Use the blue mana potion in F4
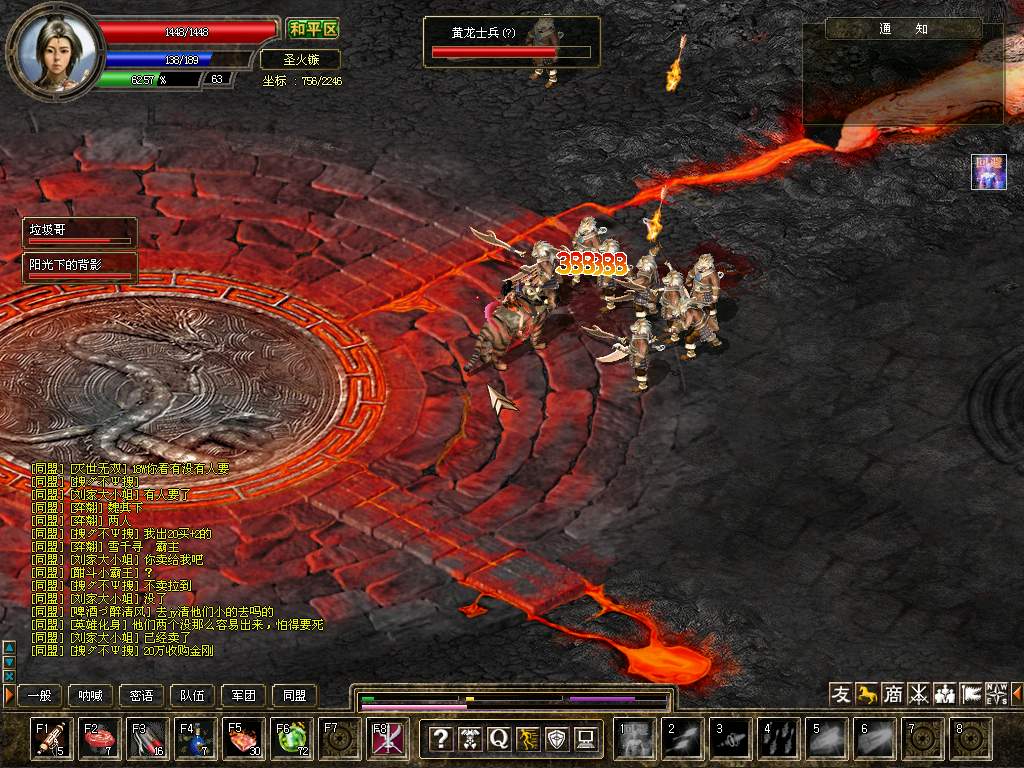The image size is (1024, 768). point(195,738)
